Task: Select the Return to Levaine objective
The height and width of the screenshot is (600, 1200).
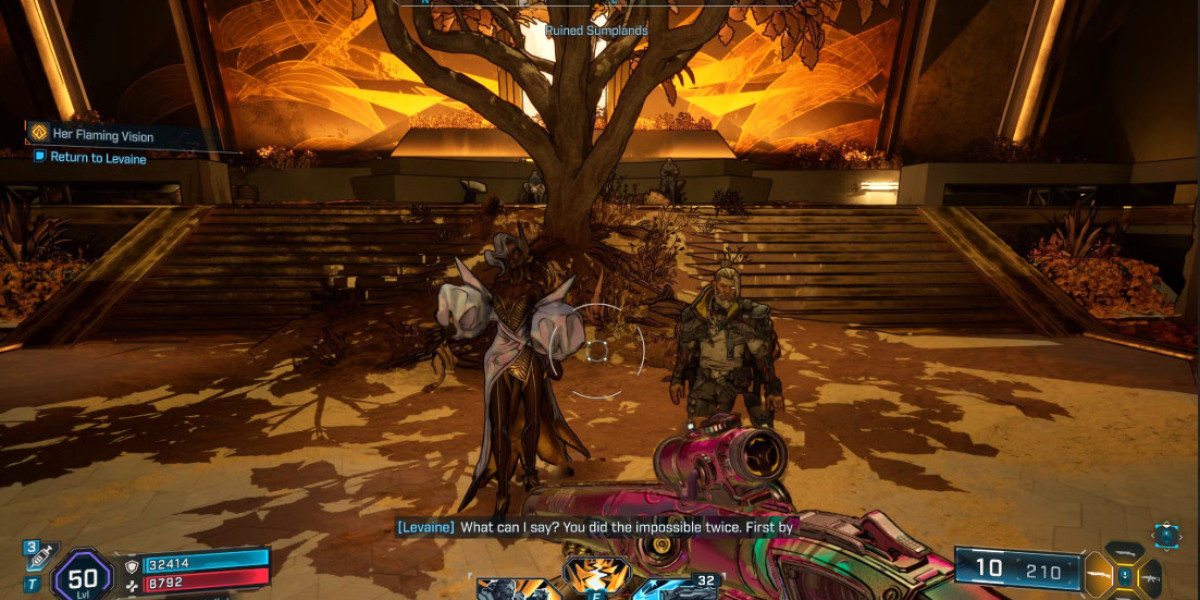Action: (98, 158)
